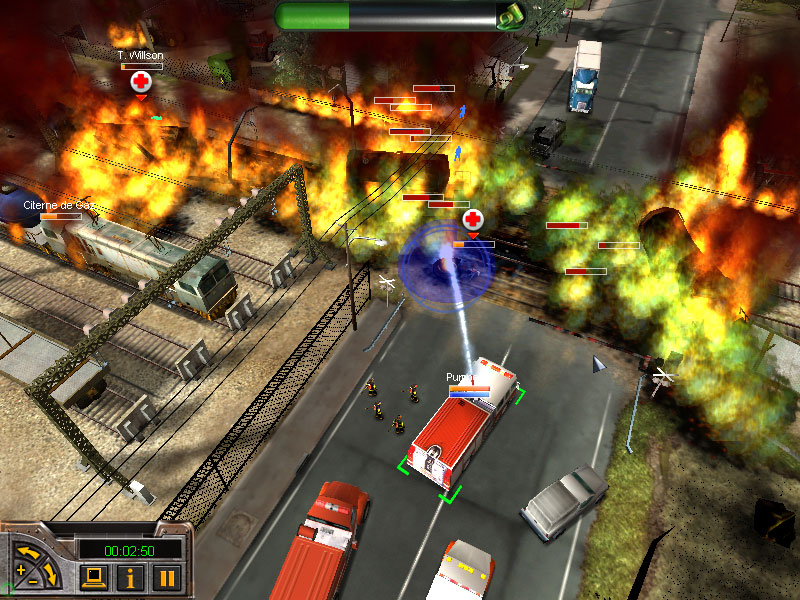Zoom in with the plus button
The height and width of the screenshot is (600, 800).
21,570
